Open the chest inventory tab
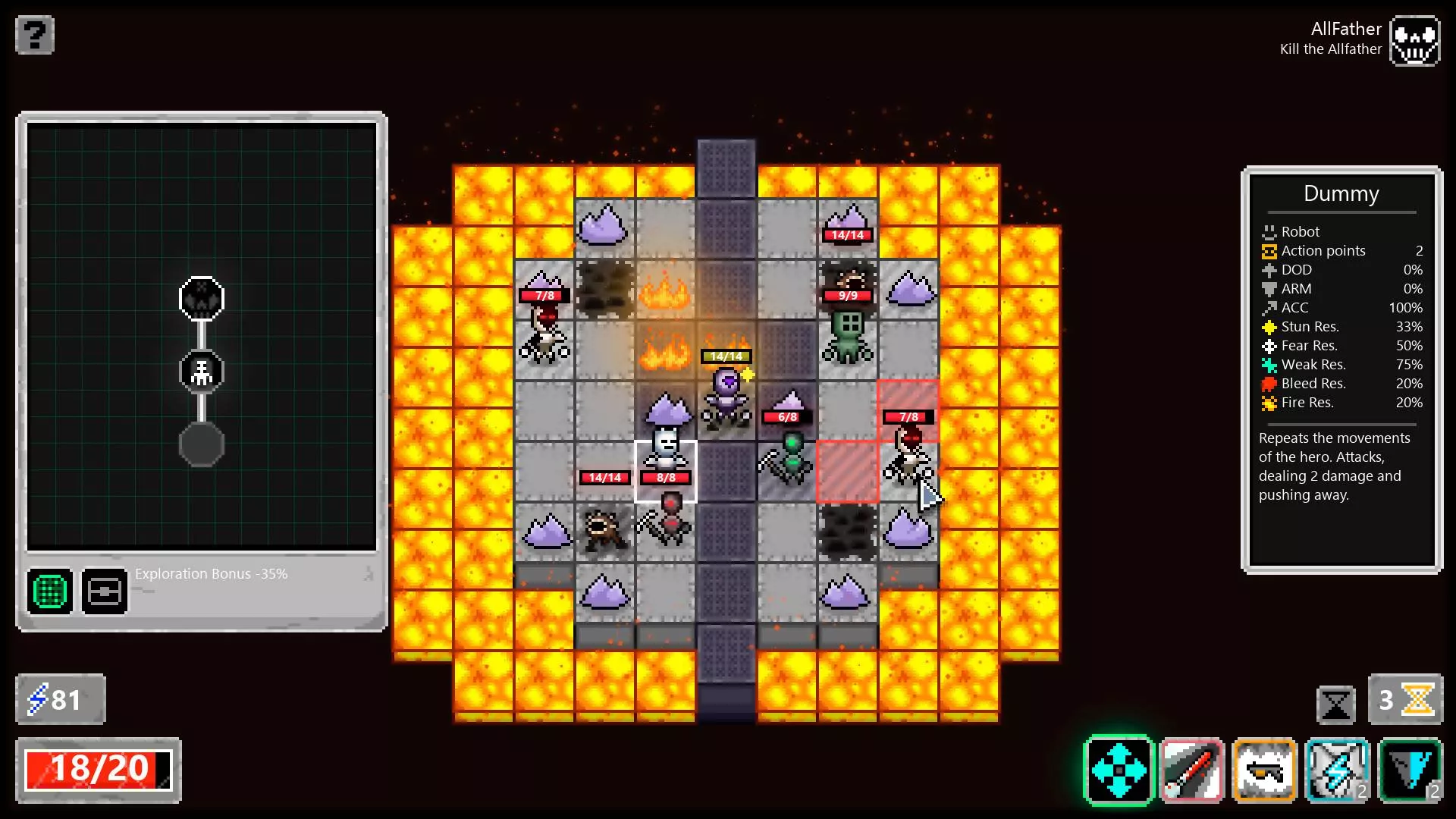 [105, 591]
